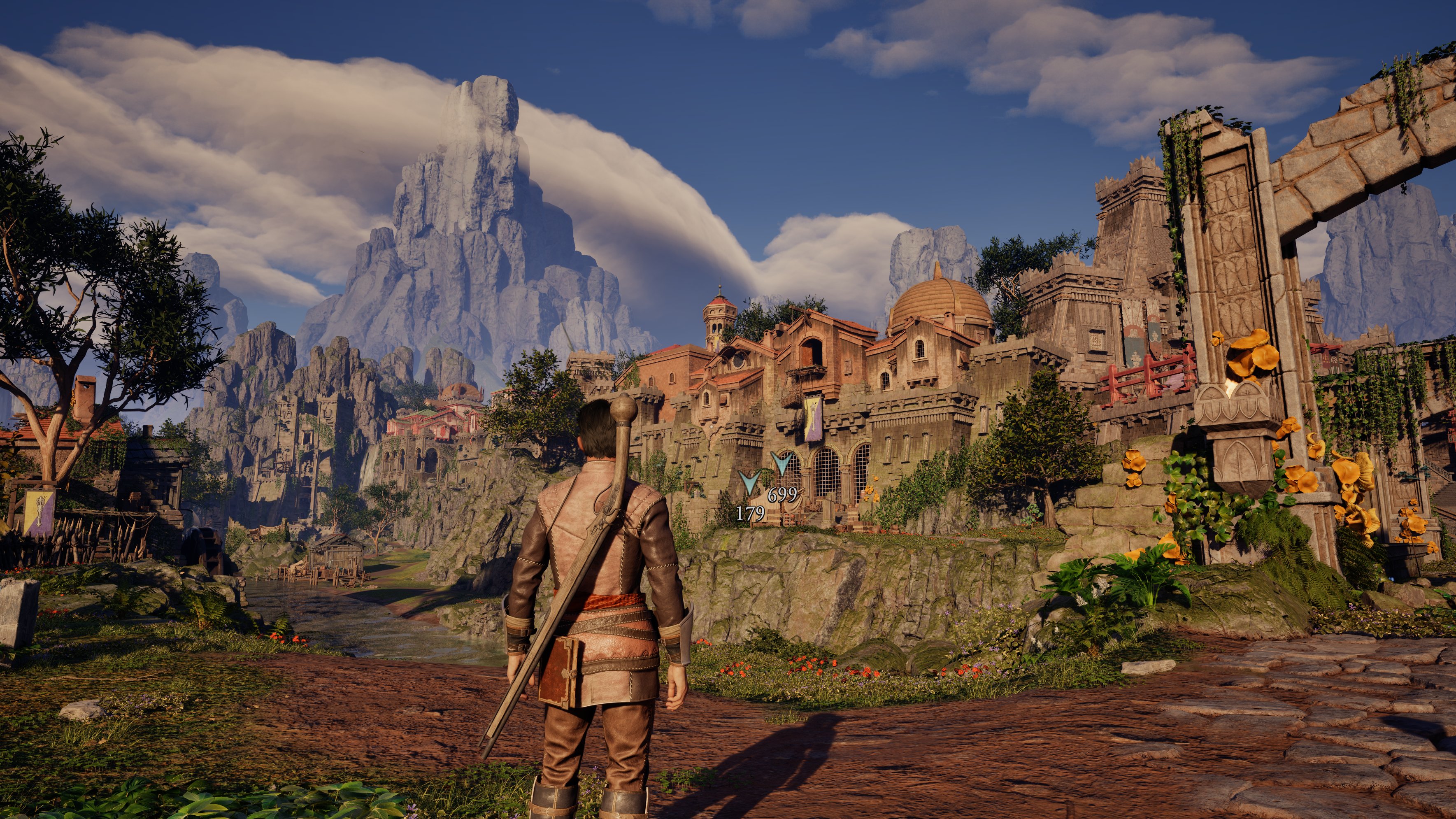This screenshot has width=1456, height=819.
Task: Click the objective marker showing 699
Action: pyautogui.click(x=781, y=464)
